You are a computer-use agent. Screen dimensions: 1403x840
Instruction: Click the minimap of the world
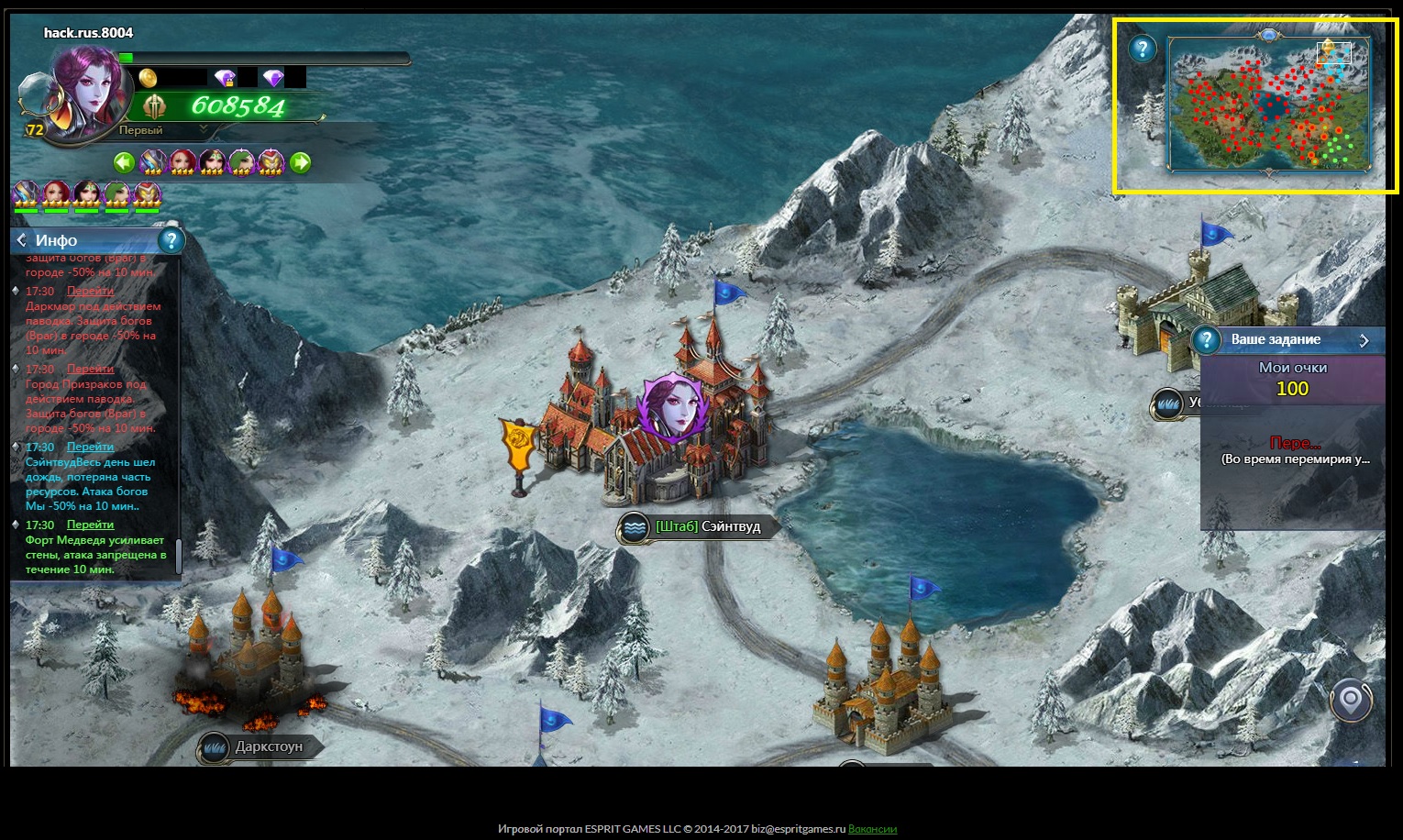click(1268, 105)
